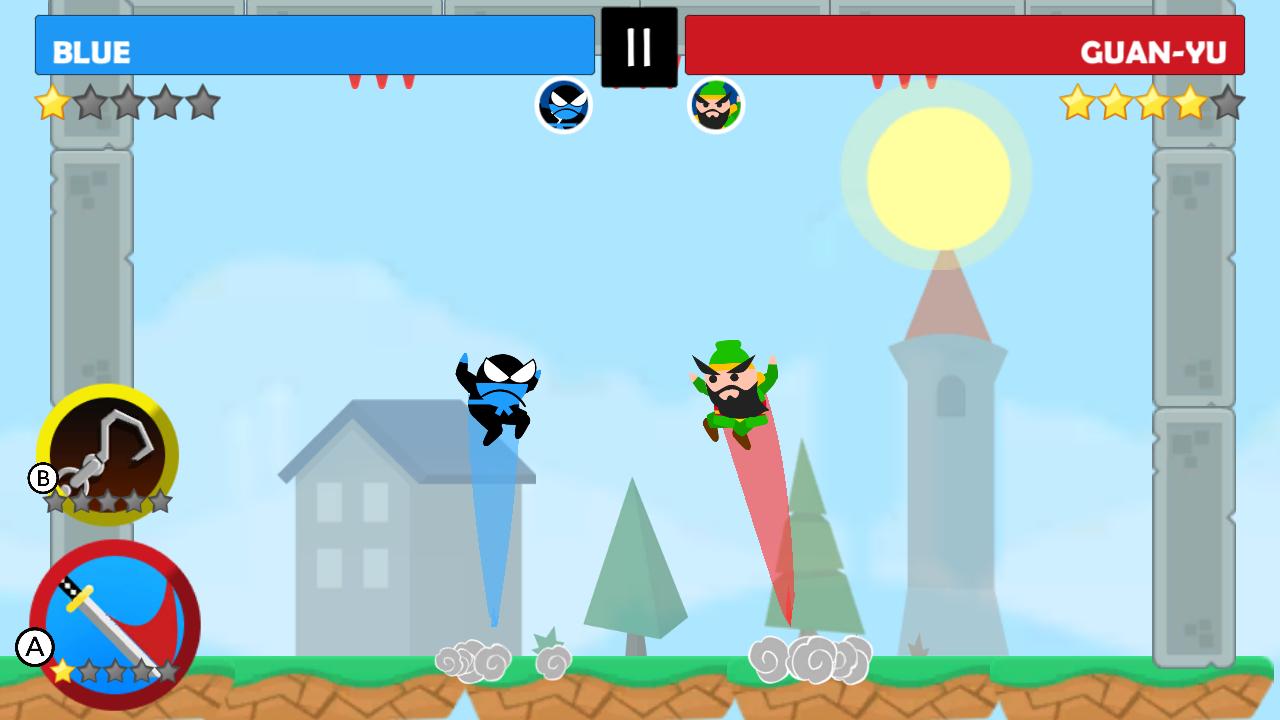Click the blue ninja avatar portrait
Viewport: 1280px width, 720px height.
tap(565, 107)
